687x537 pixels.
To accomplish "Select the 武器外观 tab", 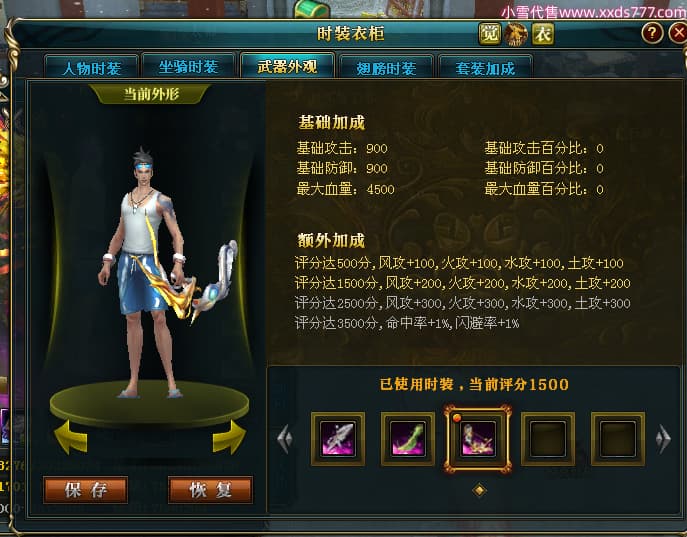I will coord(287,67).
